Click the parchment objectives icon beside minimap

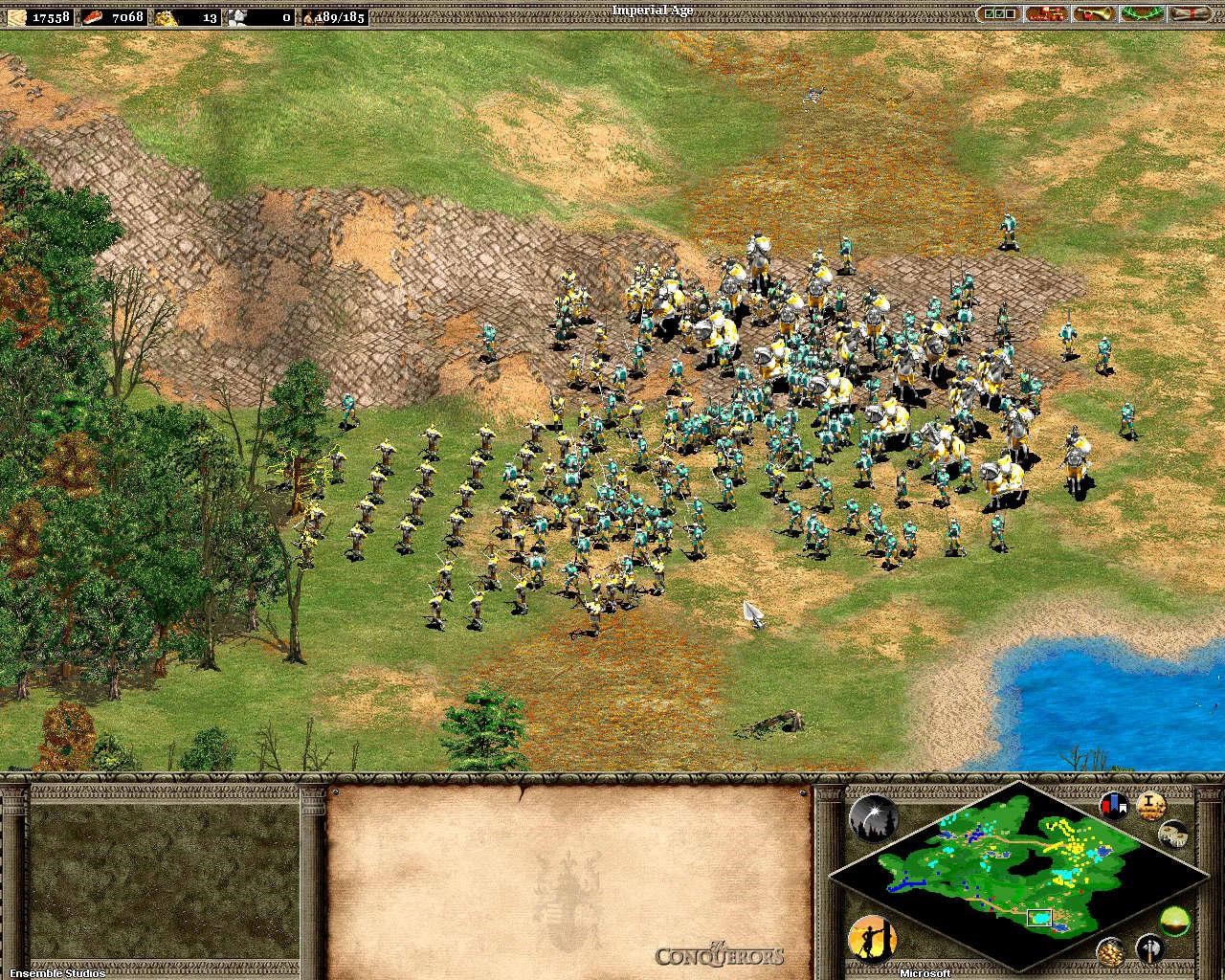pyautogui.click(x=1150, y=805)
